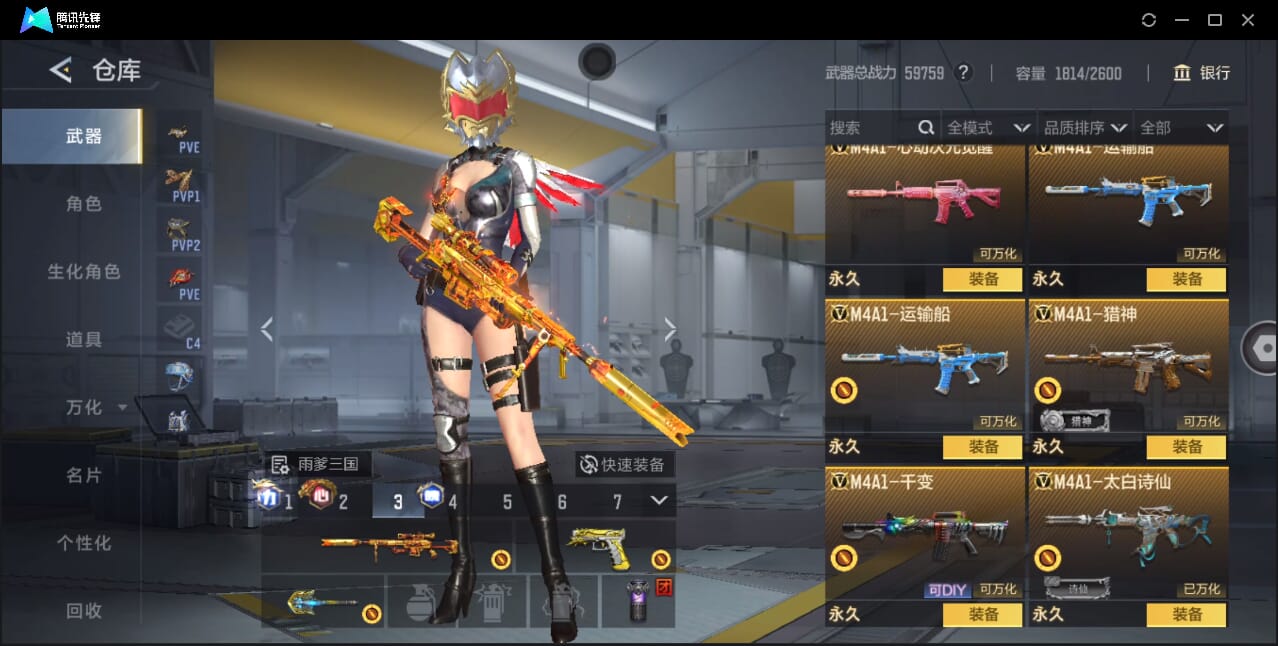Select the 道具 items tab
The width and height of the screenshot is (1278, 646).
point(84,340)
